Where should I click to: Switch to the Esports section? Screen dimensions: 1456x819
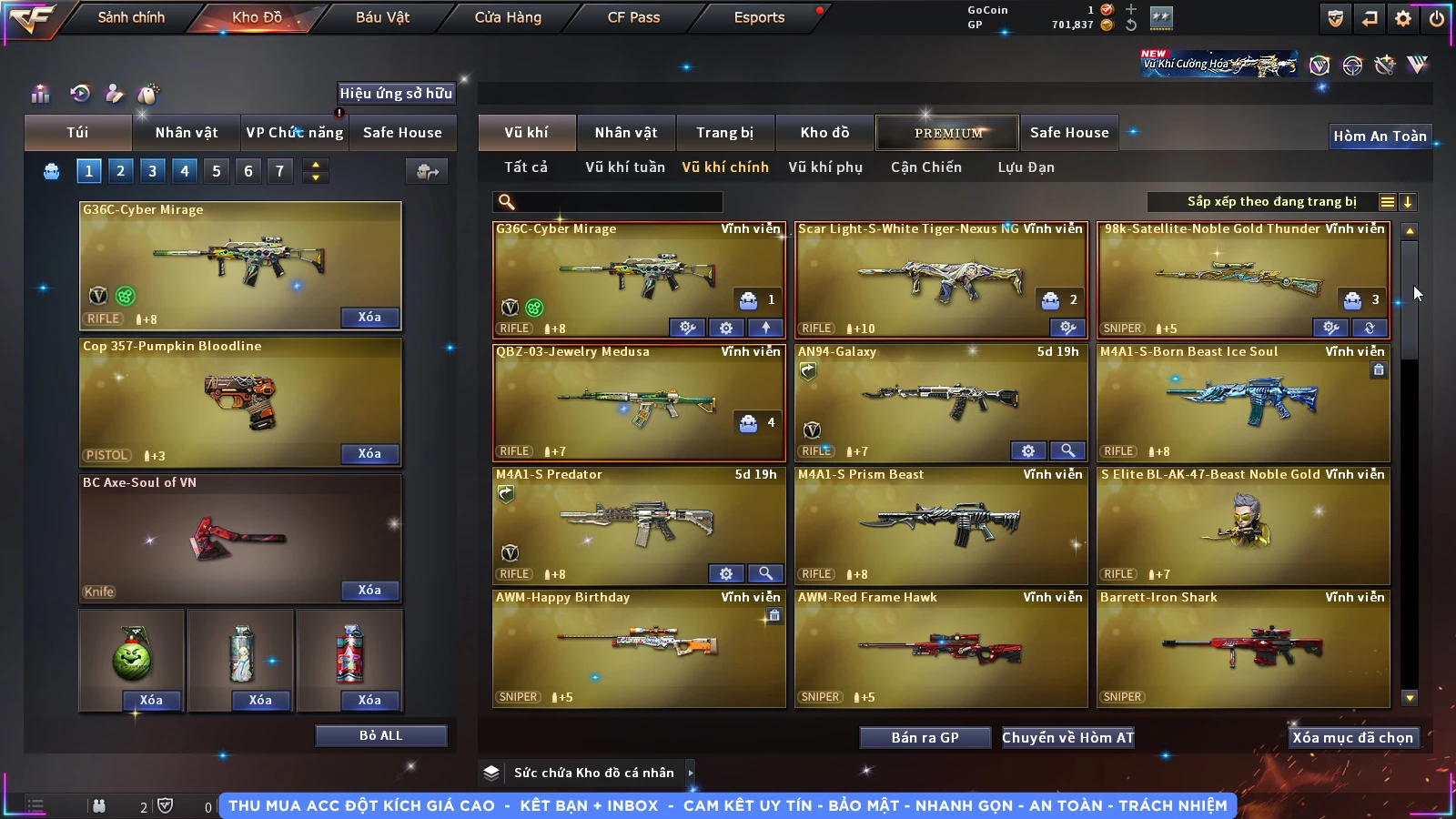coord(759,17)
